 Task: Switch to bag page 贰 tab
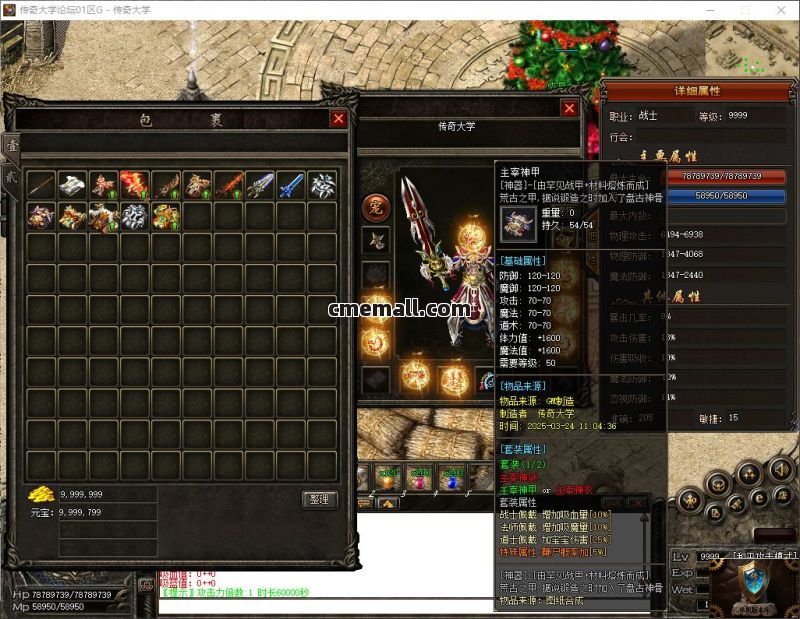[x=12, y=174]
